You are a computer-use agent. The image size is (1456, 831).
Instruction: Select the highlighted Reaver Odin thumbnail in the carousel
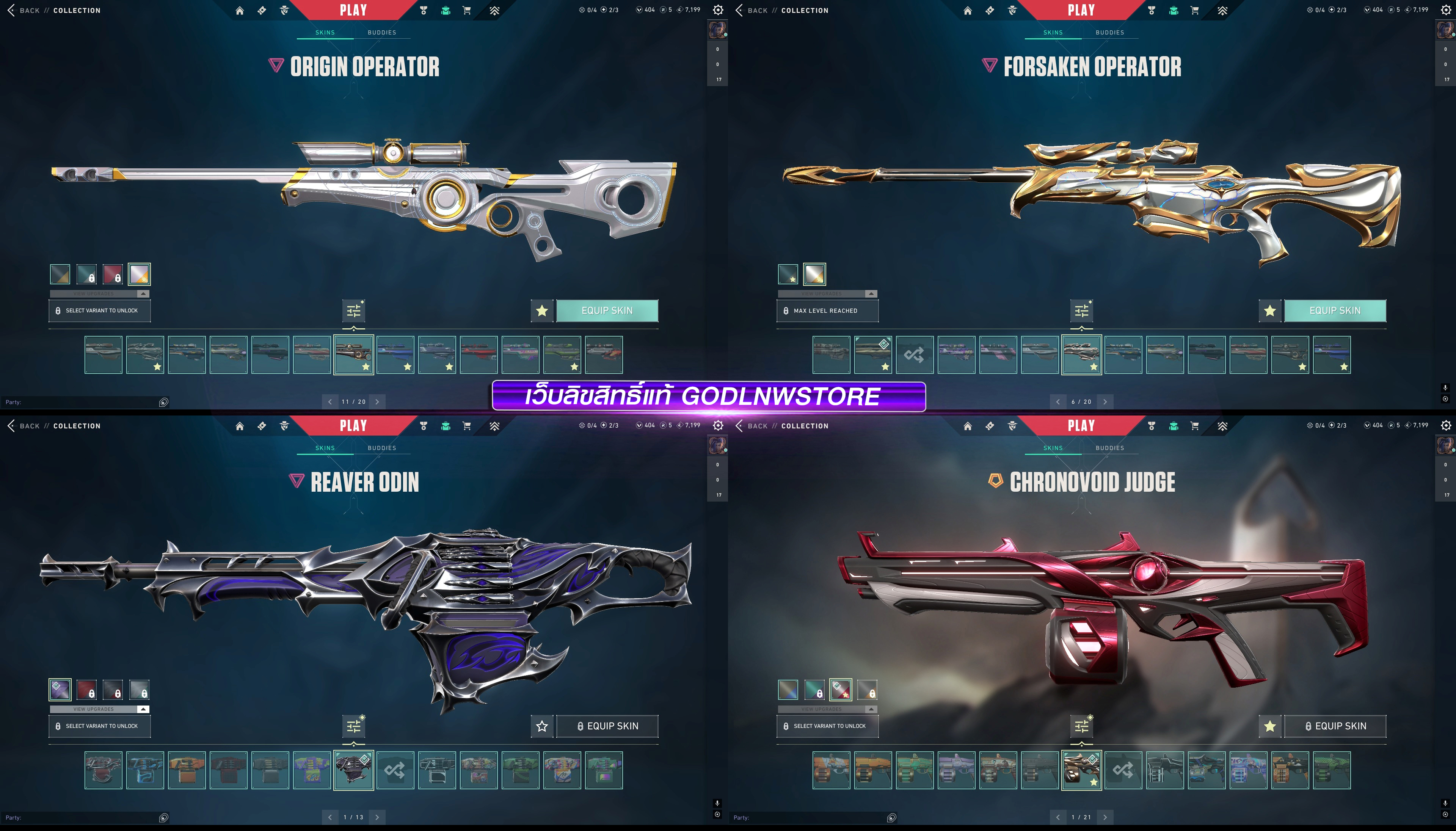[353, 770]
